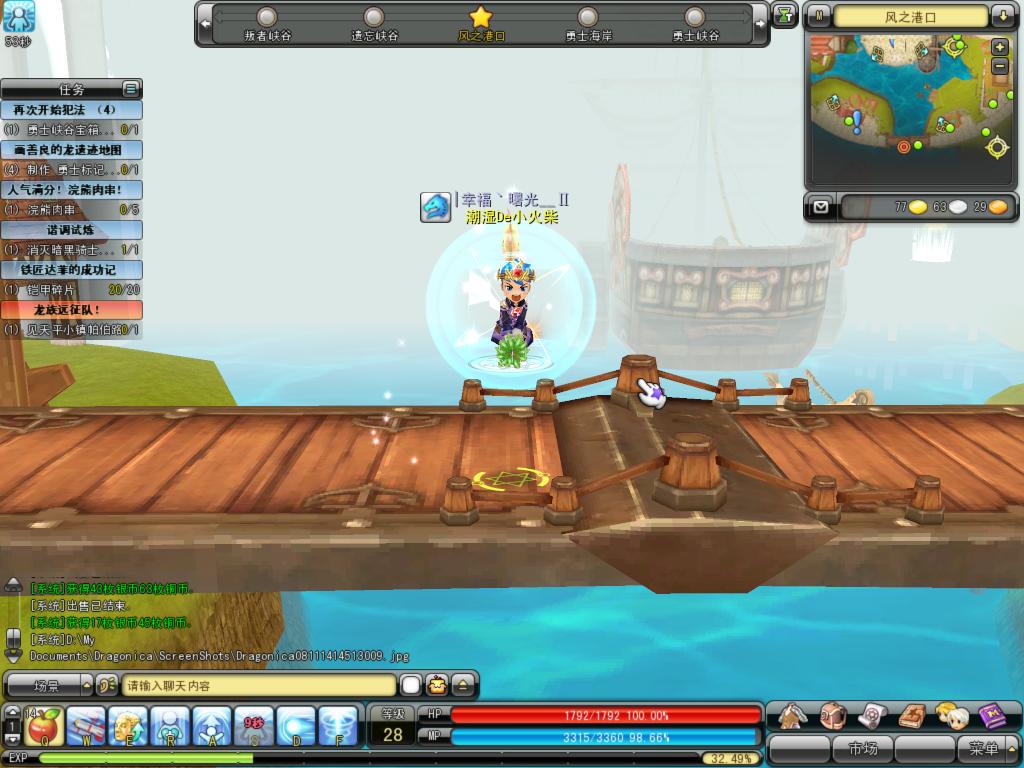The height and width of the screenshot is (768, 1024).
Task: Cast the whirlwind skill in slot F
Action: pyautogui.click(x=338, y=726)
